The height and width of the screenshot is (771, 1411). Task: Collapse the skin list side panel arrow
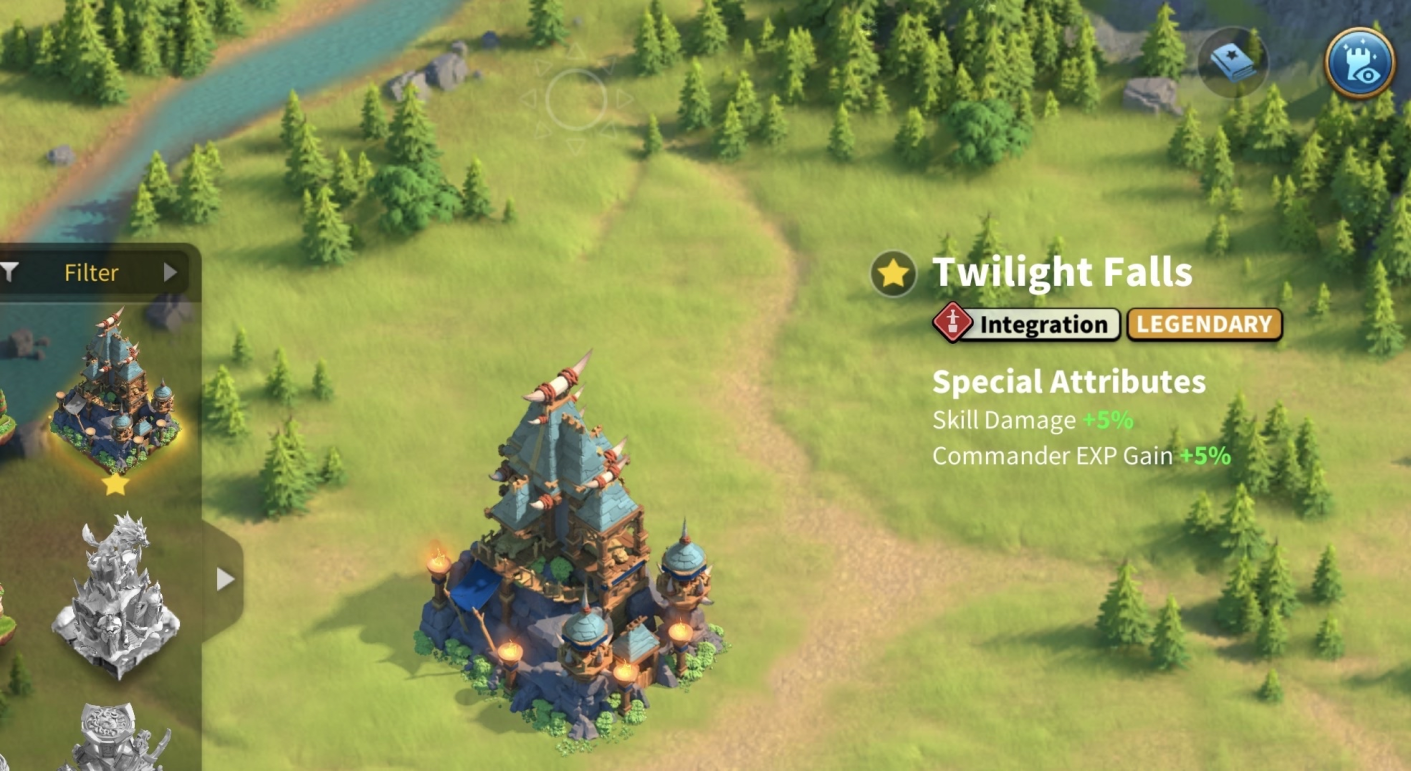(225, 579)
